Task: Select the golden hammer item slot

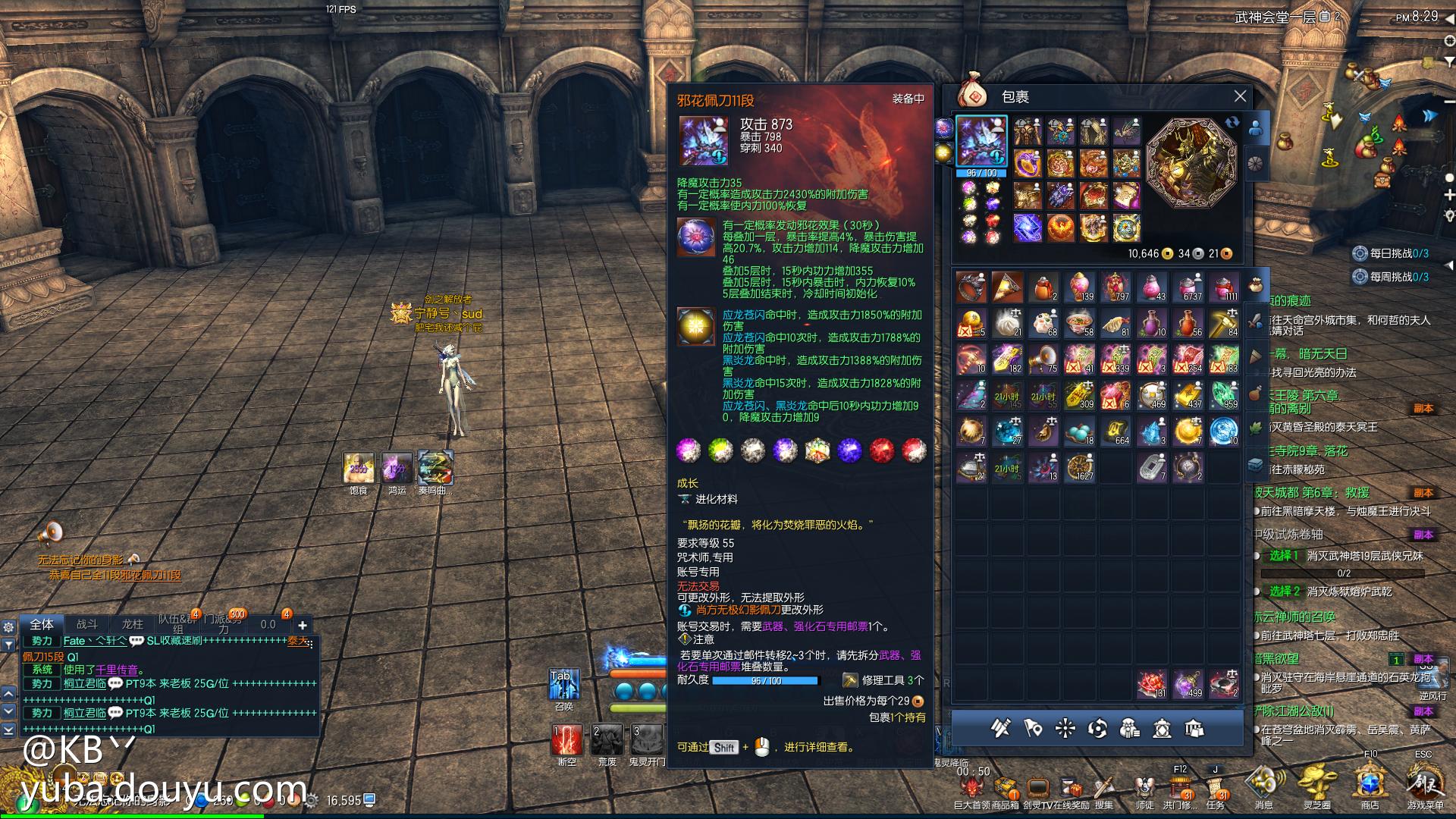Action: tap(1223, 323)
